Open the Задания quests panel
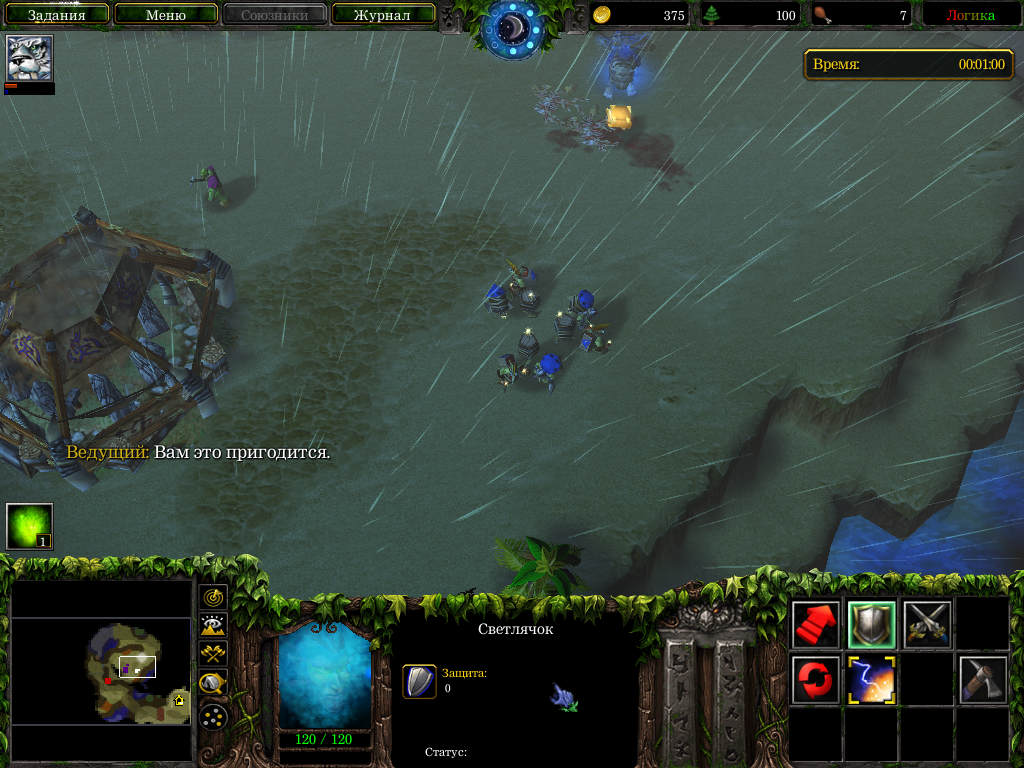The height and width of the screenshot is (768, 1024). (x=55, y=15)
